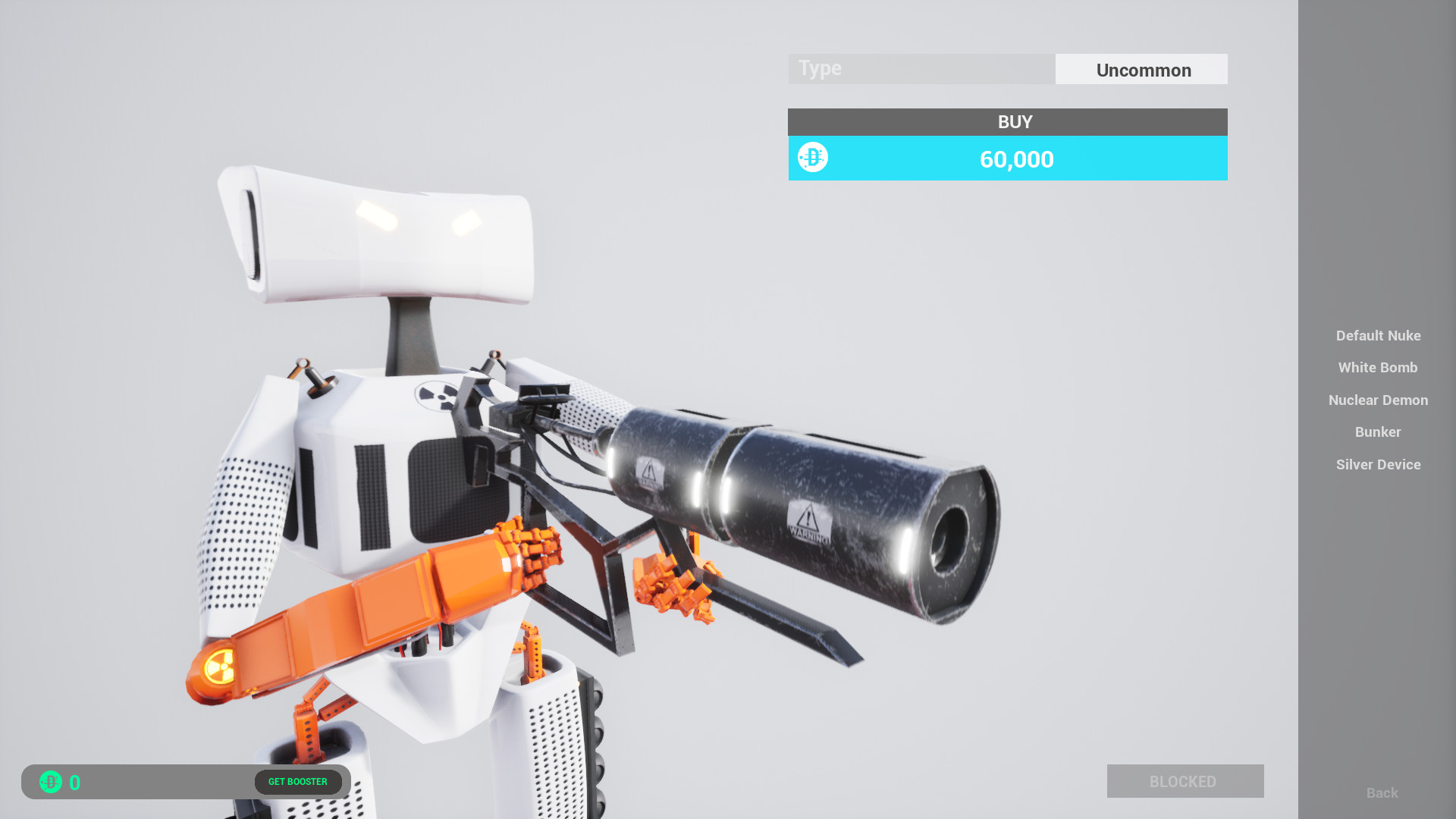The height and width of the screenshot is (819, 1456).
Task: Select the Bunker item in the sidebar
Action: [x=1378, y=432]
